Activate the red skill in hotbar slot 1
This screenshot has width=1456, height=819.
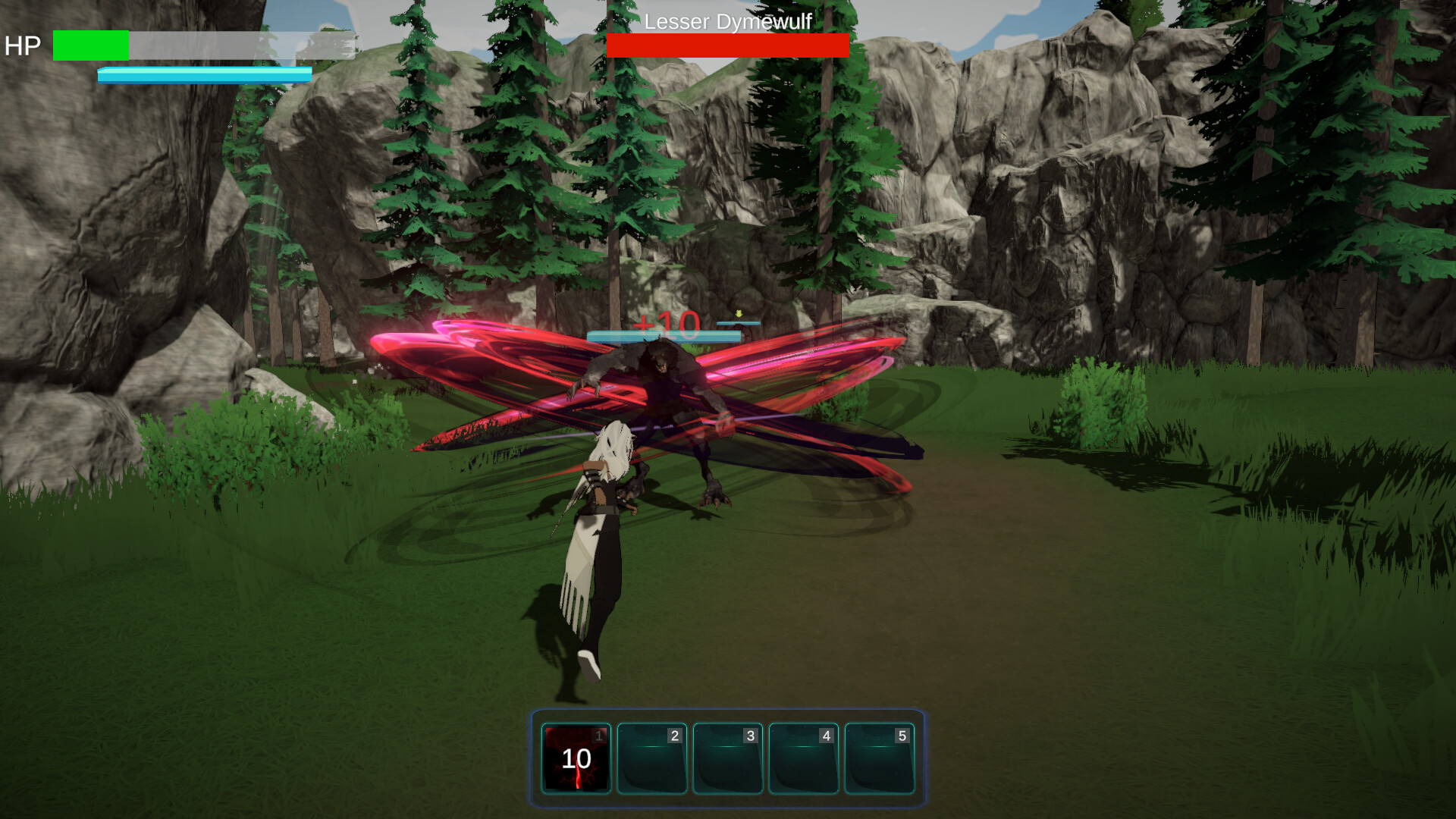click(x=576, y=760)
